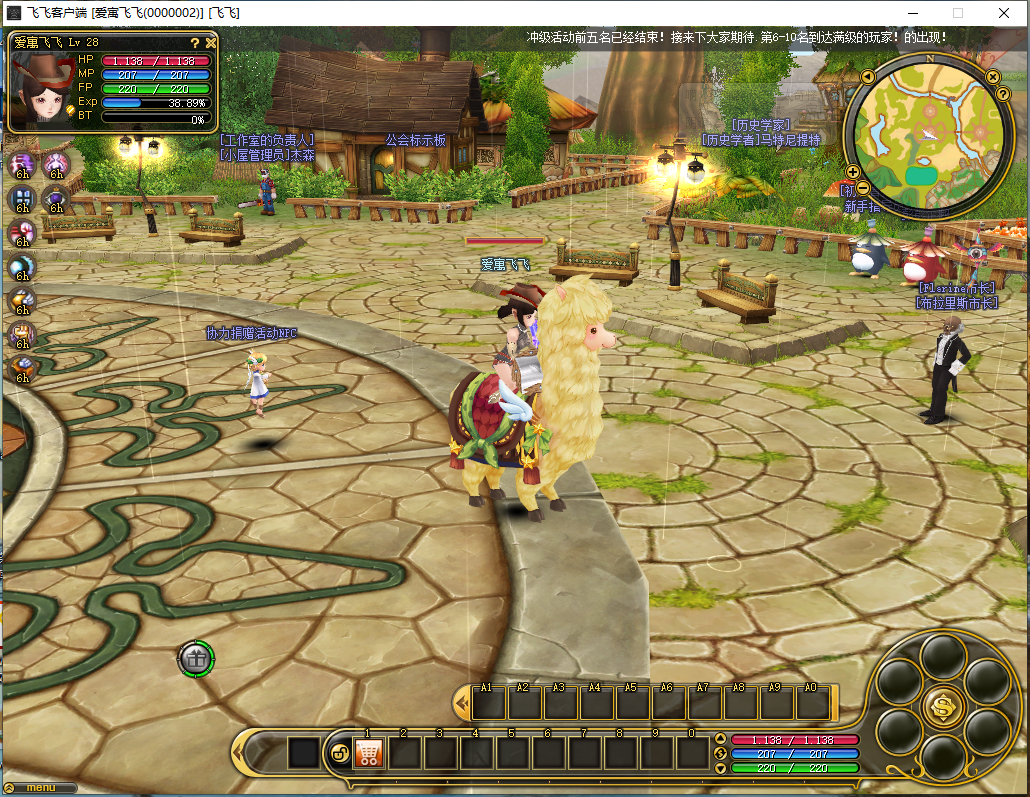Image resolution: width=1030 pixels, height=797 pixels.
Task: Open the minimap help question mark
Action: click(x=1002, y=94)
